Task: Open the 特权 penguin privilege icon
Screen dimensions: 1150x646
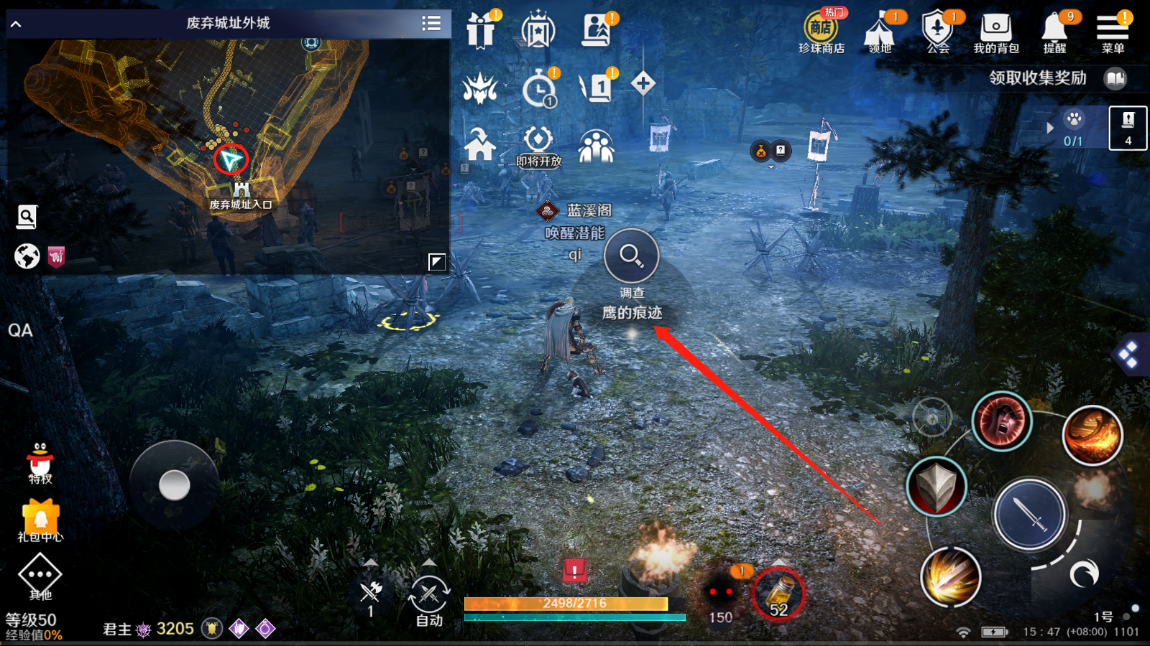Action: 40,461
